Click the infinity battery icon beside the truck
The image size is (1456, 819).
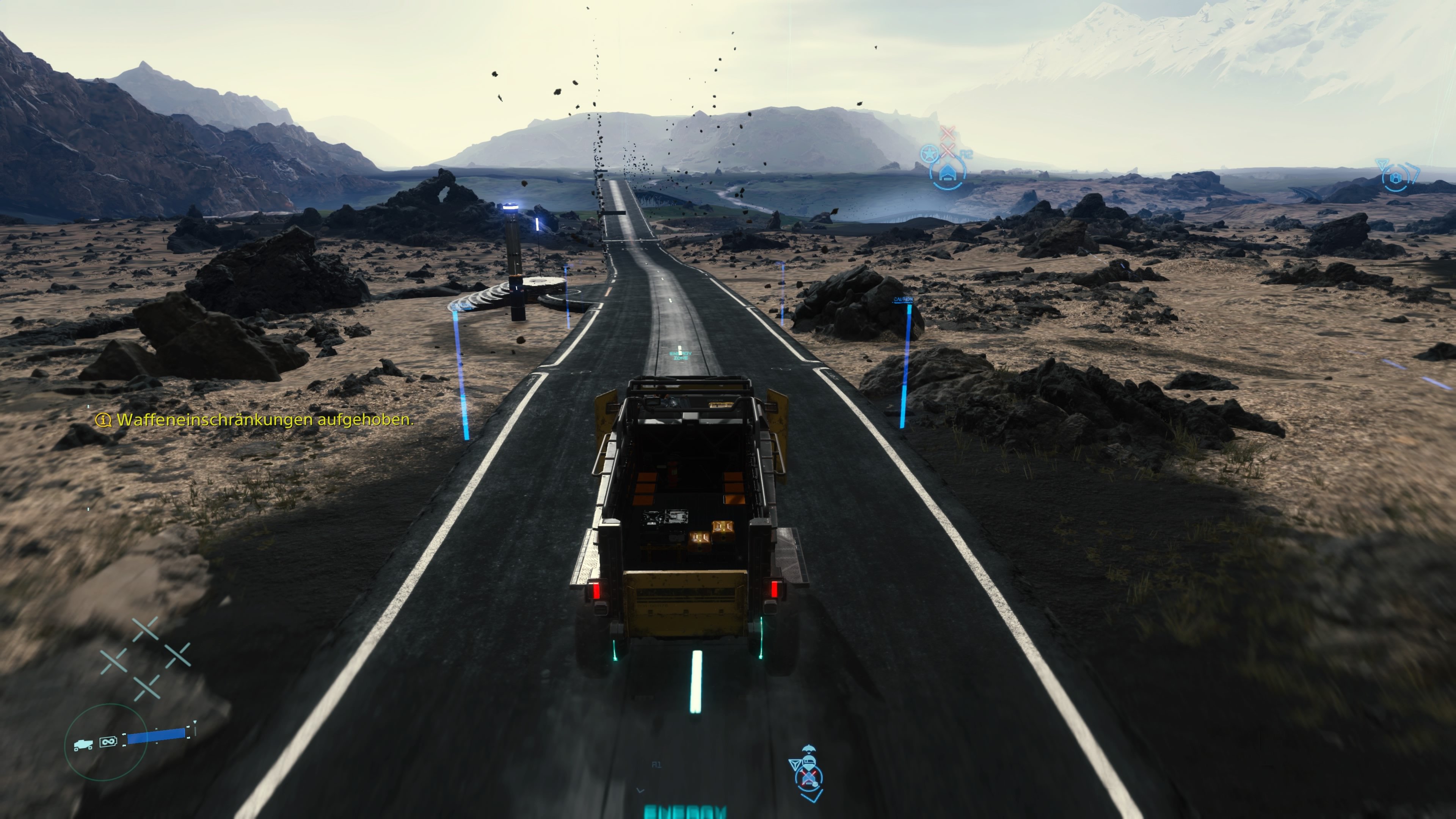coord(108,743)
